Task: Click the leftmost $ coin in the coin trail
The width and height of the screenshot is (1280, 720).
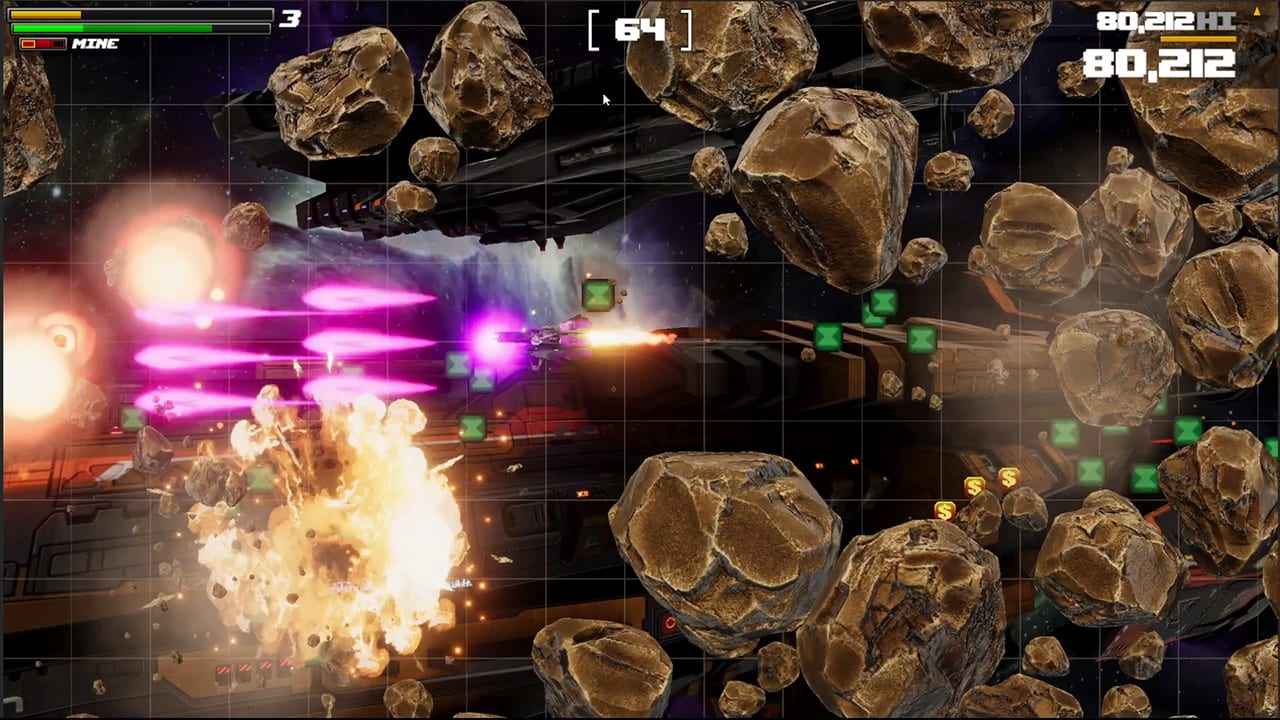Action: click(945, 510)
